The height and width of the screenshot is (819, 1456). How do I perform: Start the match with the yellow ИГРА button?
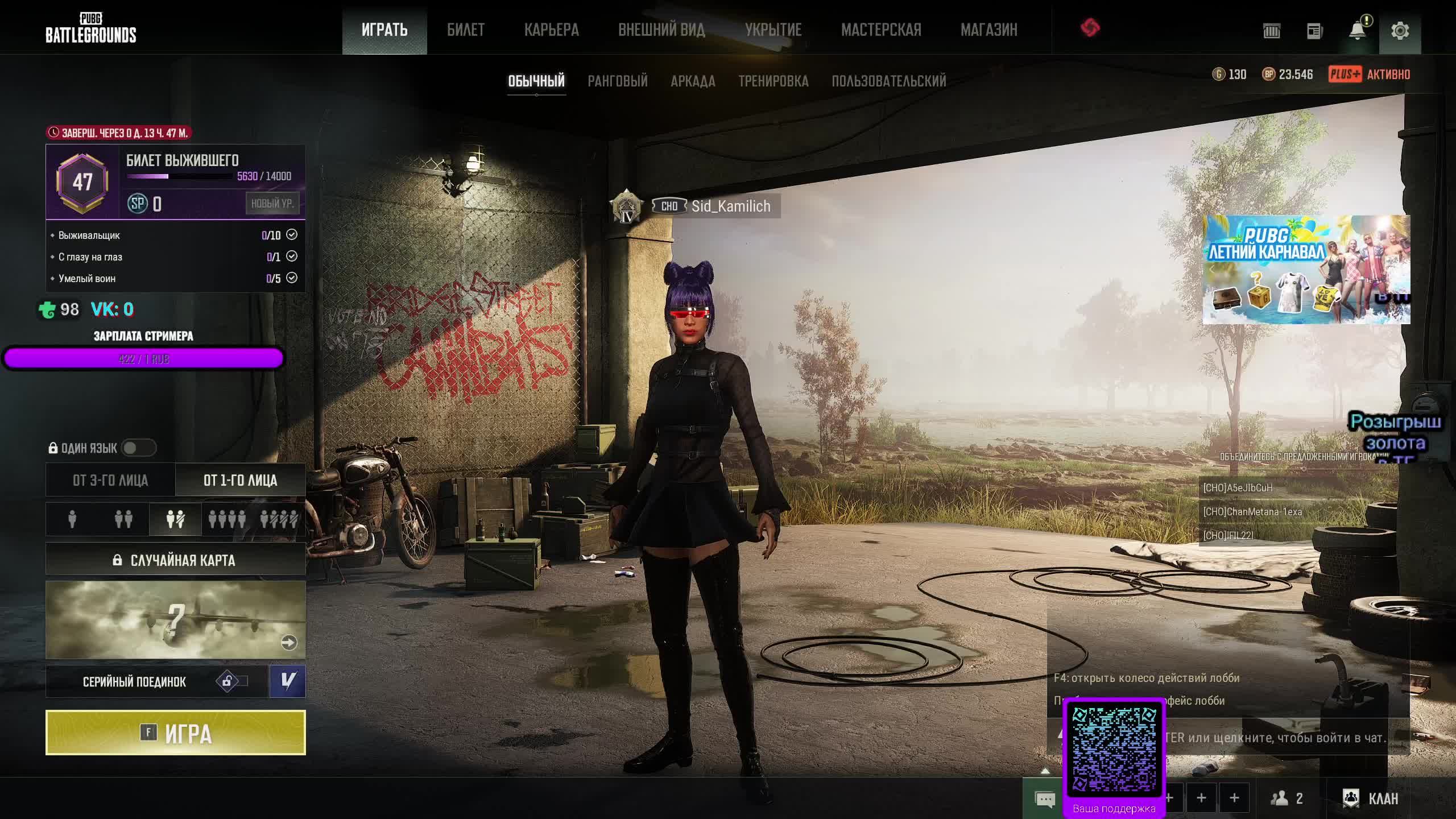click(x=175, y=733)
